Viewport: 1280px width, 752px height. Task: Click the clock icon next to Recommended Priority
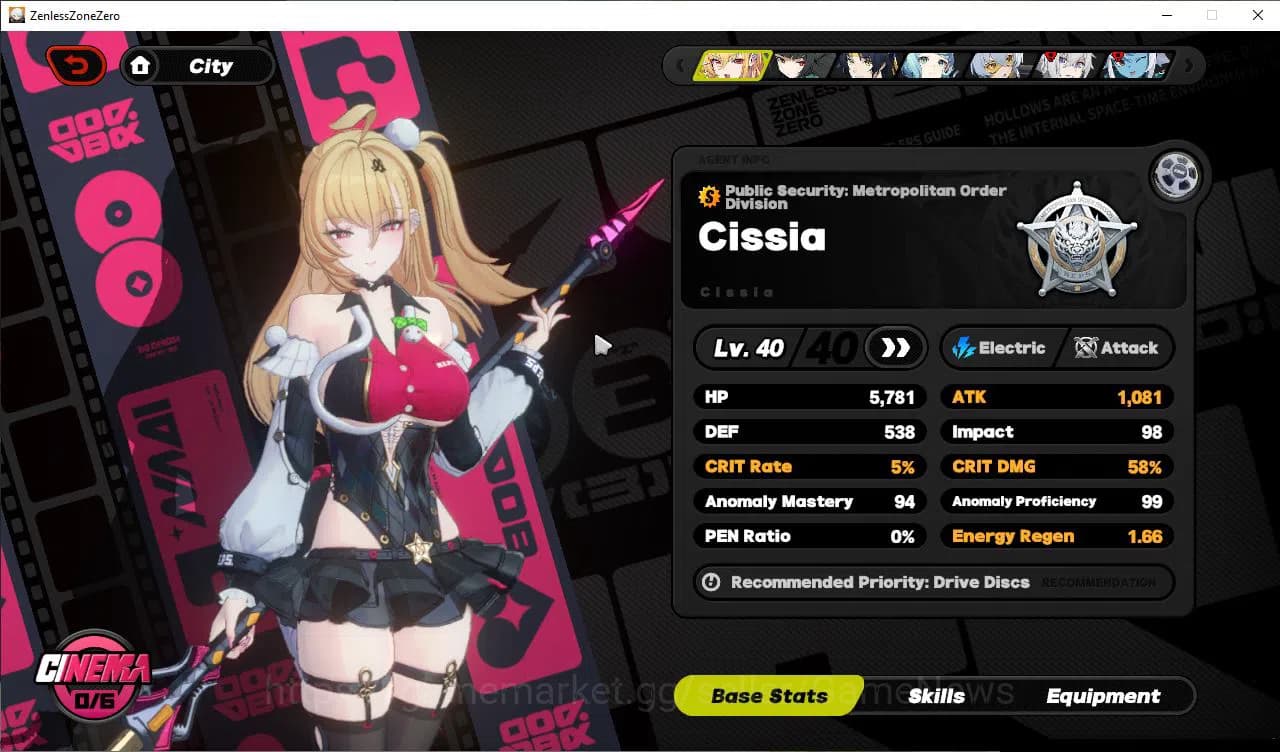point(710,582)
